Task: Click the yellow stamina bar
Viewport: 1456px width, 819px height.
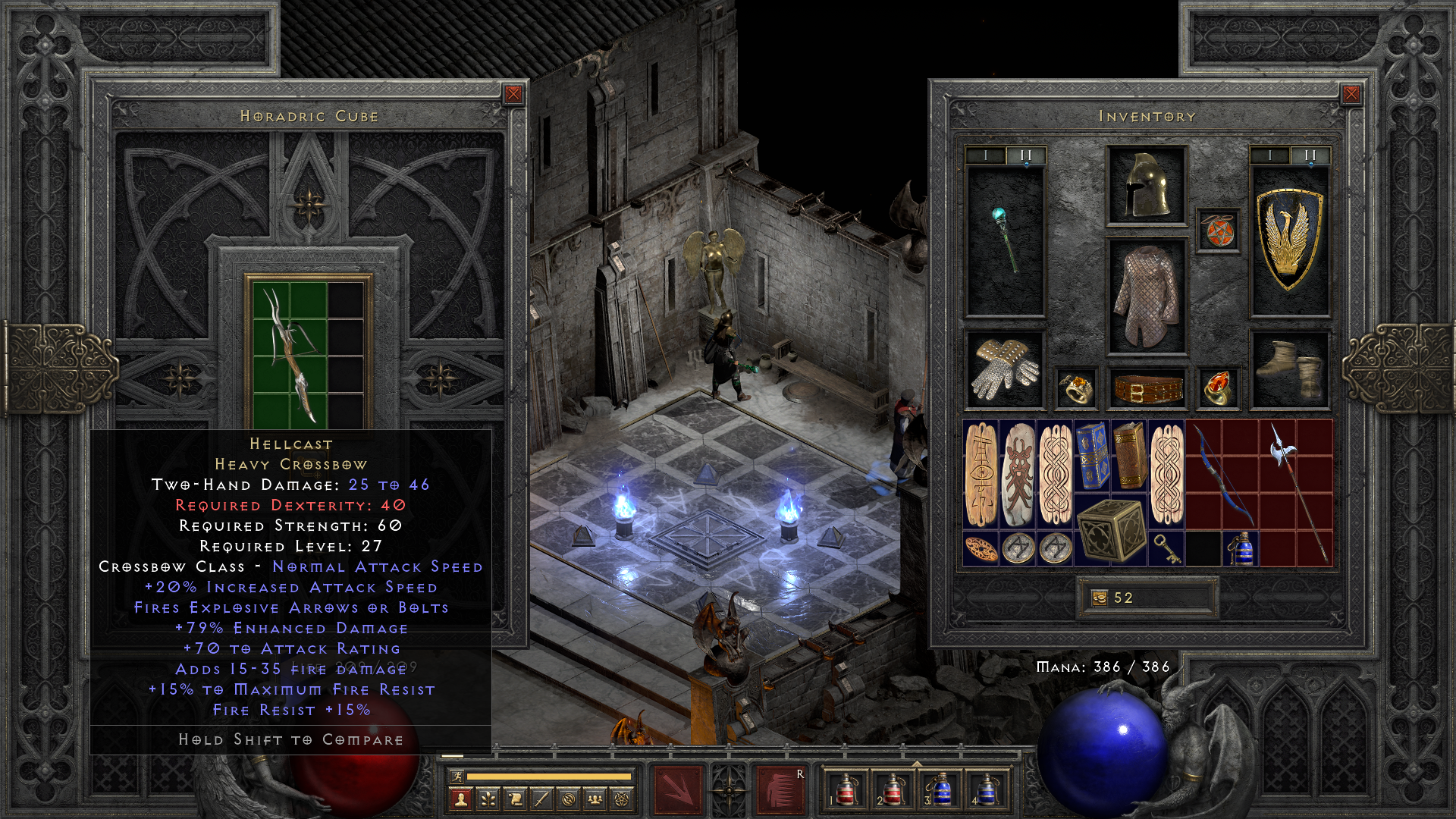Action: point(548,775)
